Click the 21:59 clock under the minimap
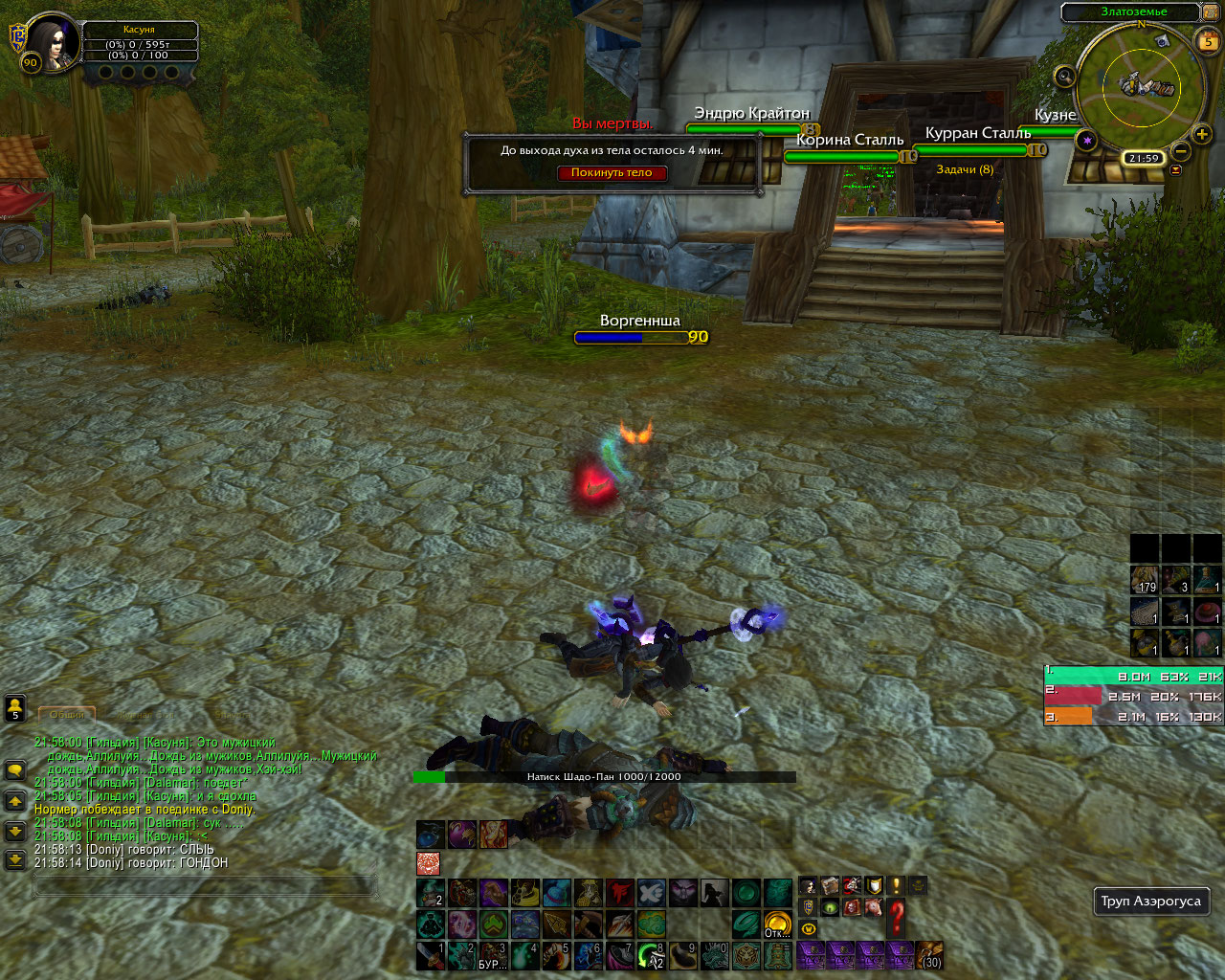 click(1144, 158)
